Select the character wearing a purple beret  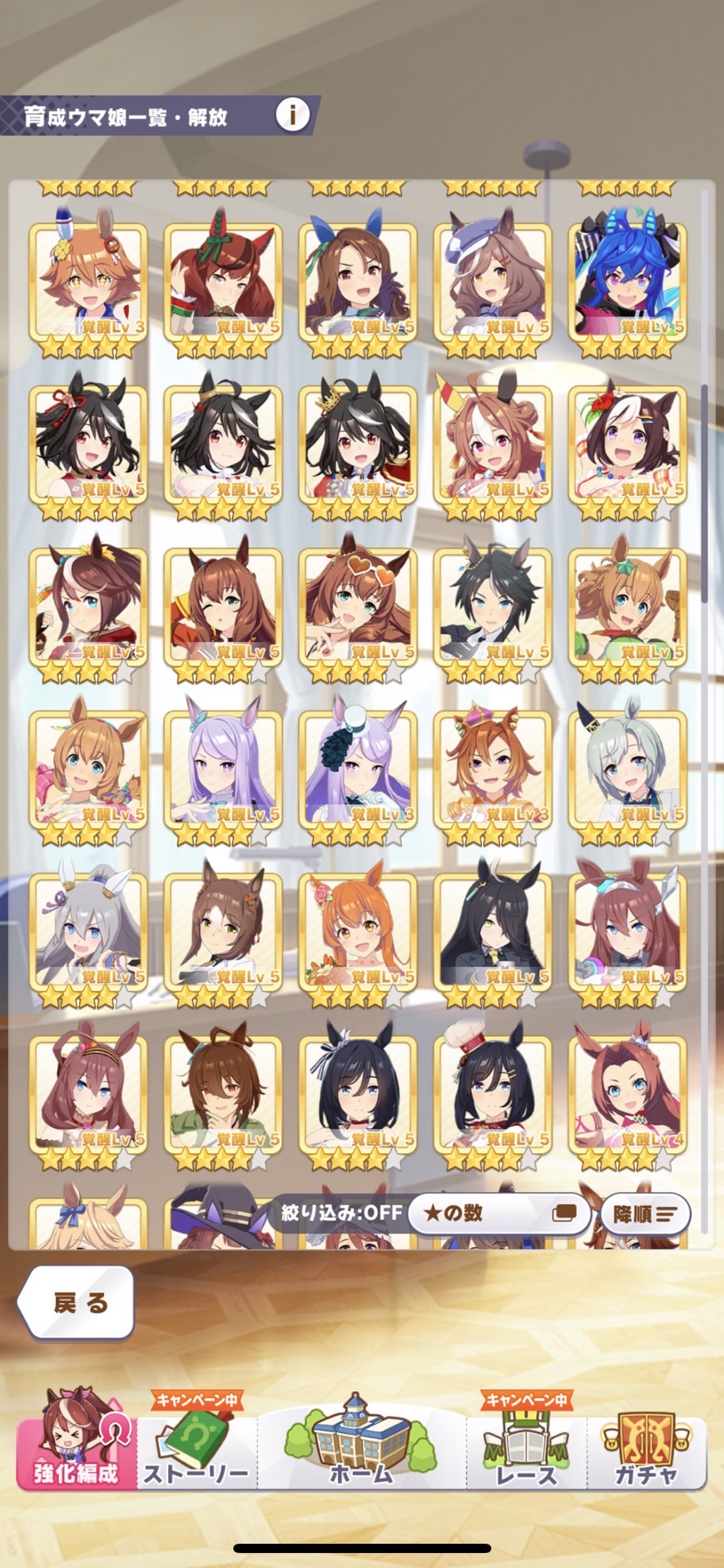point(493,279)
